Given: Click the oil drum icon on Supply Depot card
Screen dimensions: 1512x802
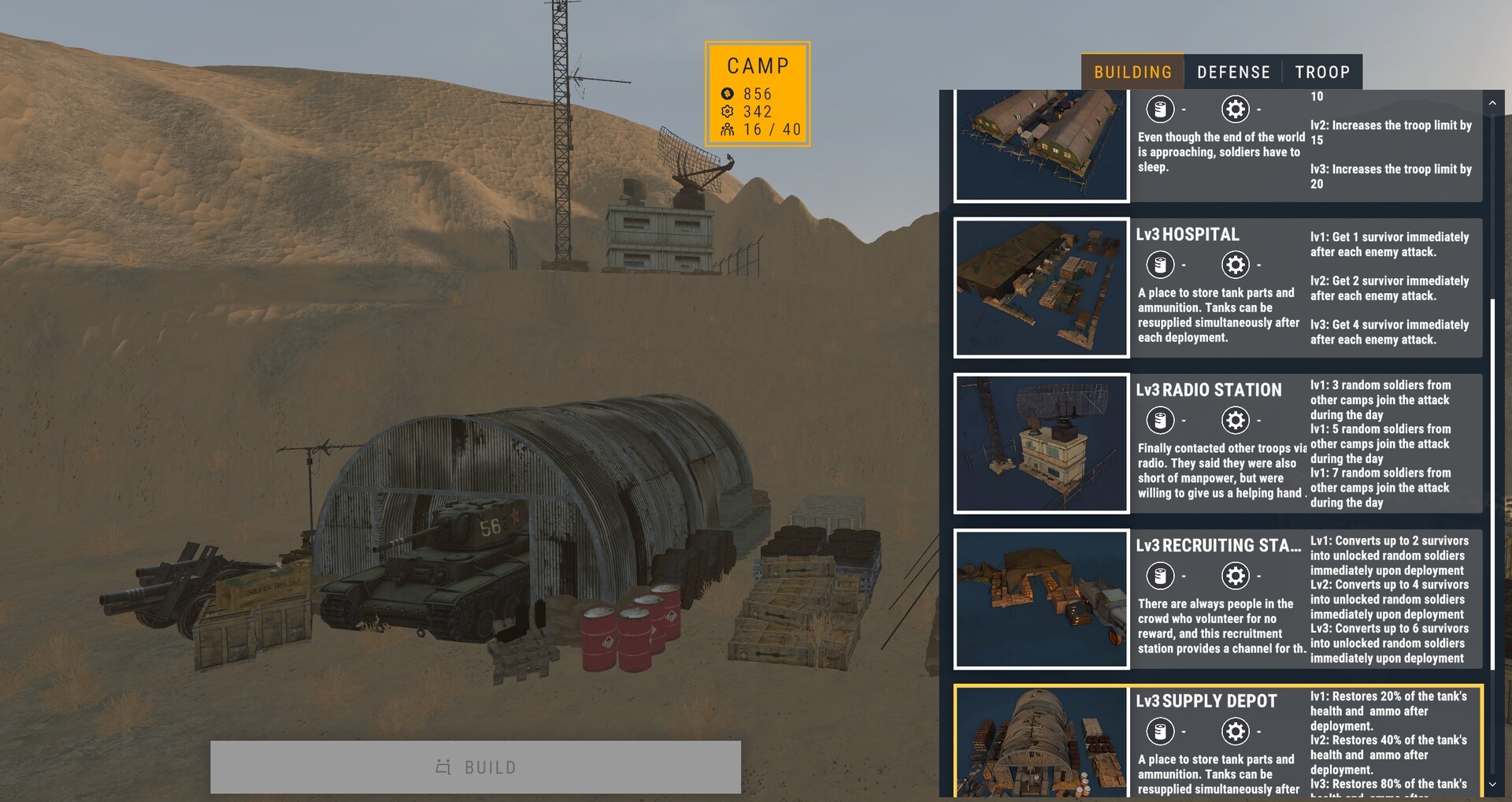Looking at the screenshot, I should coord(1160,731).
